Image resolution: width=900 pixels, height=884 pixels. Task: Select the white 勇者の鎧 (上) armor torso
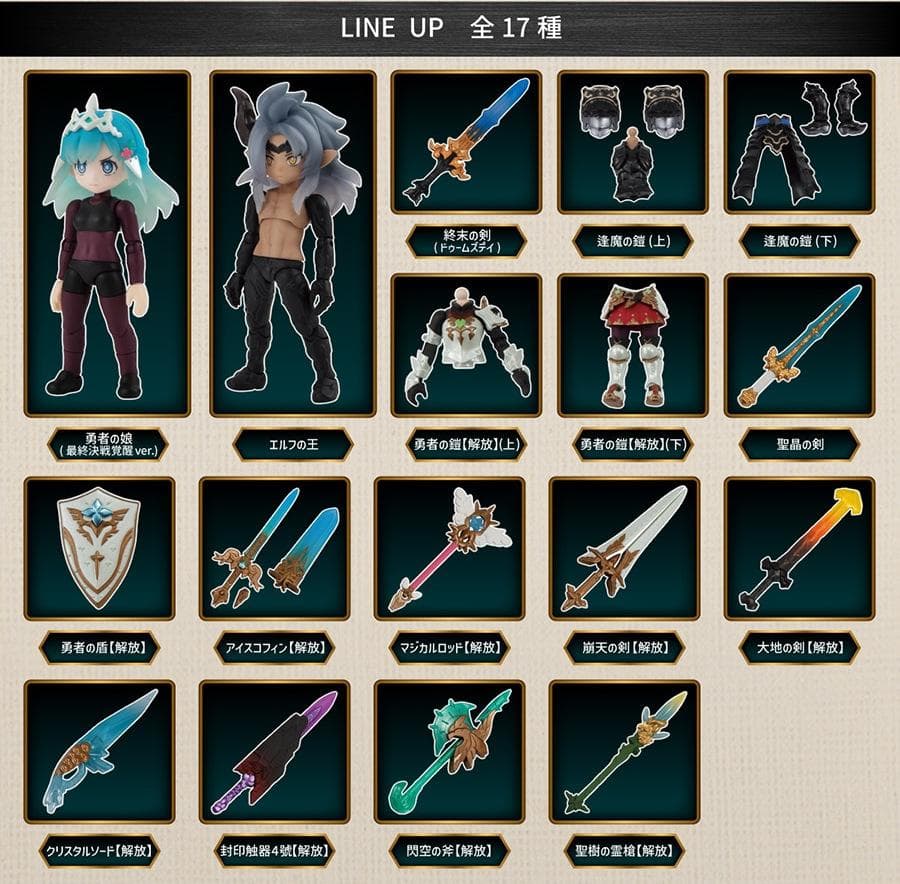[x=466, y=344]
